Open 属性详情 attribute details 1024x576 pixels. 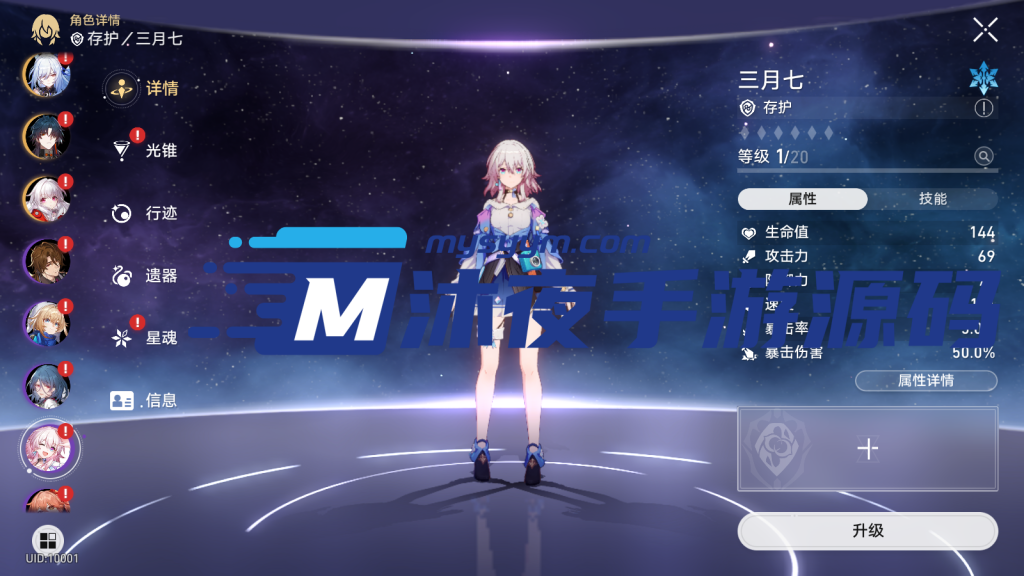click(925, 381)
